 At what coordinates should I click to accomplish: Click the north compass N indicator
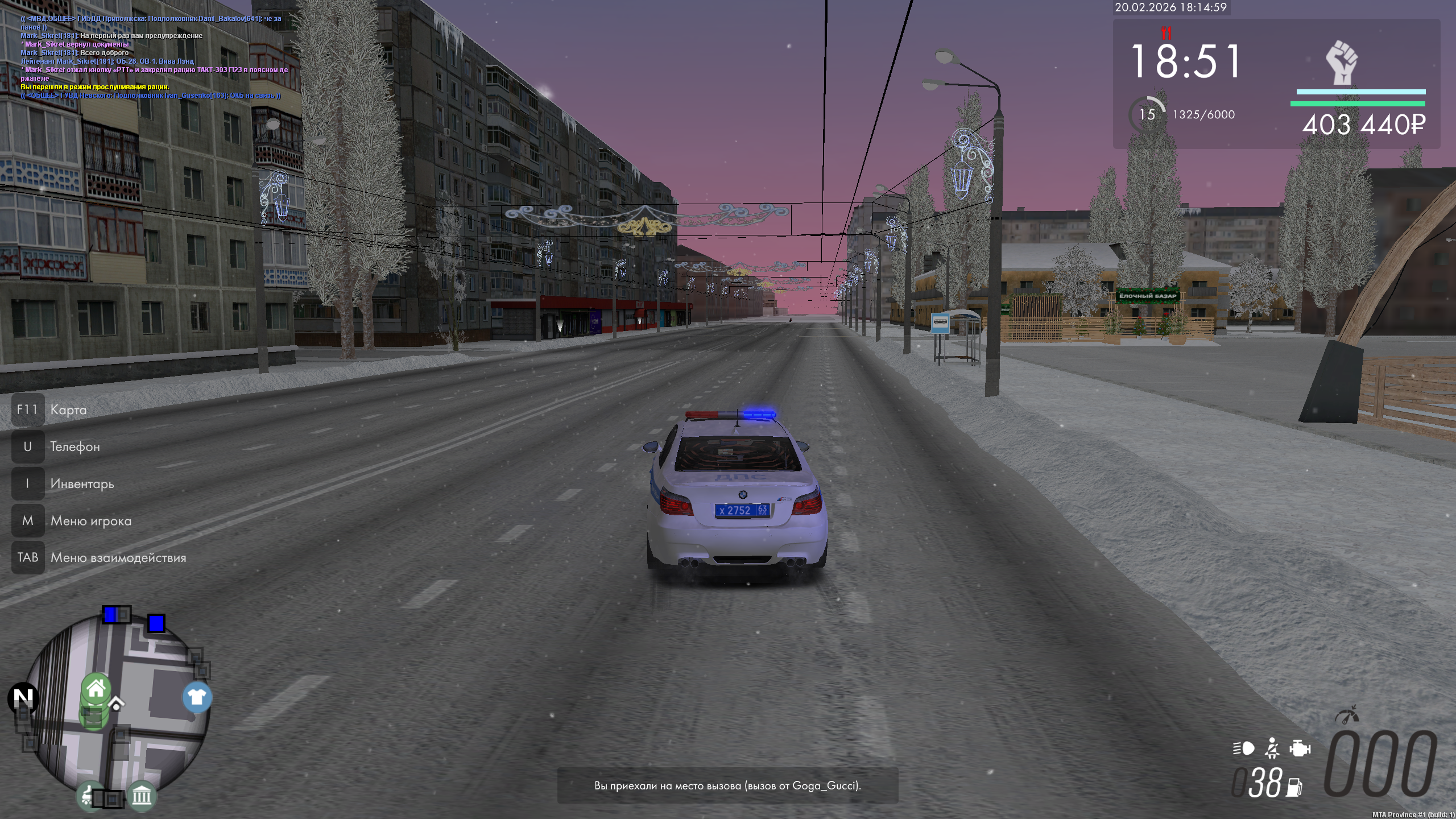coord(23,698)
